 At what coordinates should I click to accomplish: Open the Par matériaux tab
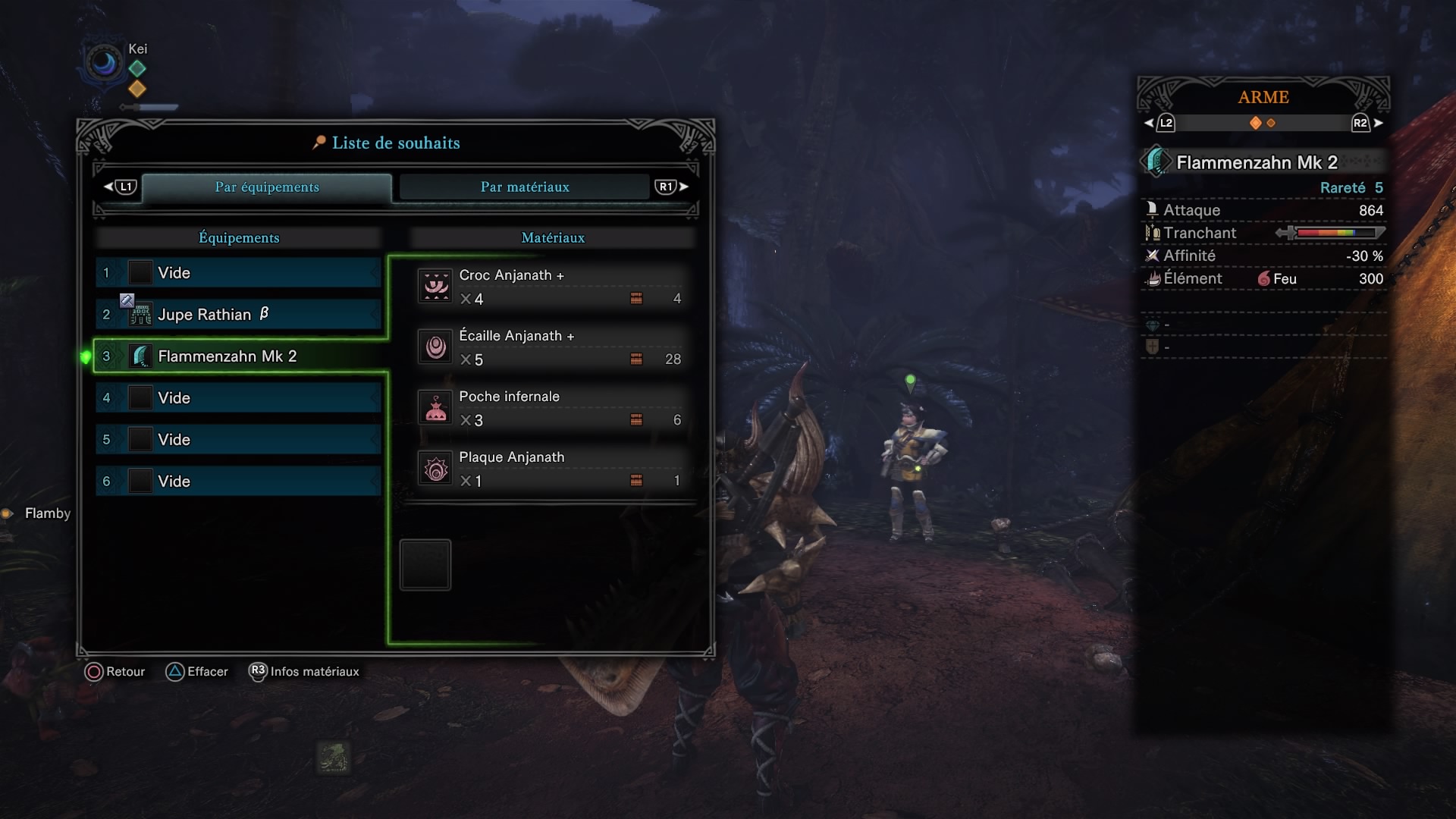(x=525, y=187)
